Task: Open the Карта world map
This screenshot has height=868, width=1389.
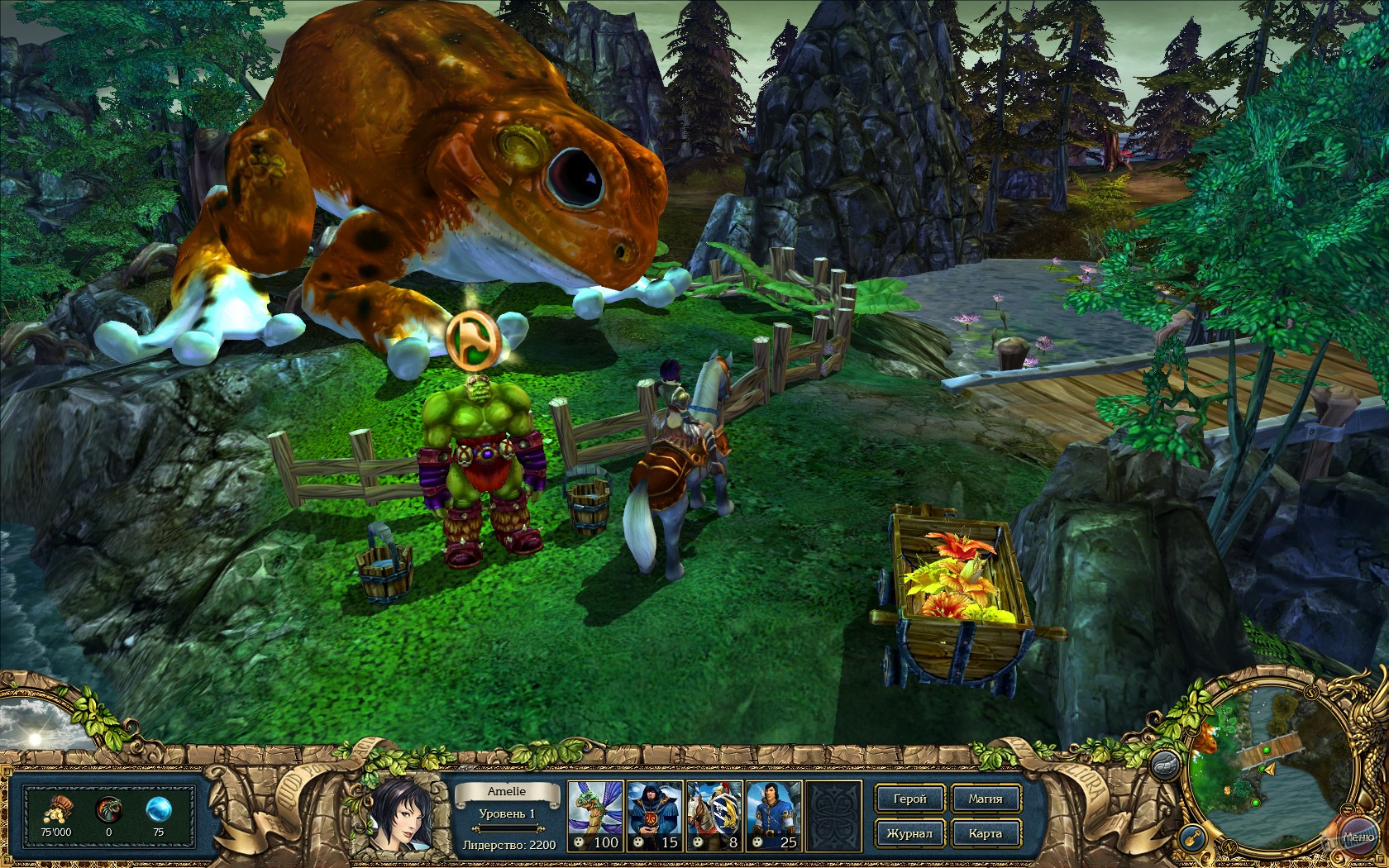Action: pyautogui.click(x=986, y=833)
